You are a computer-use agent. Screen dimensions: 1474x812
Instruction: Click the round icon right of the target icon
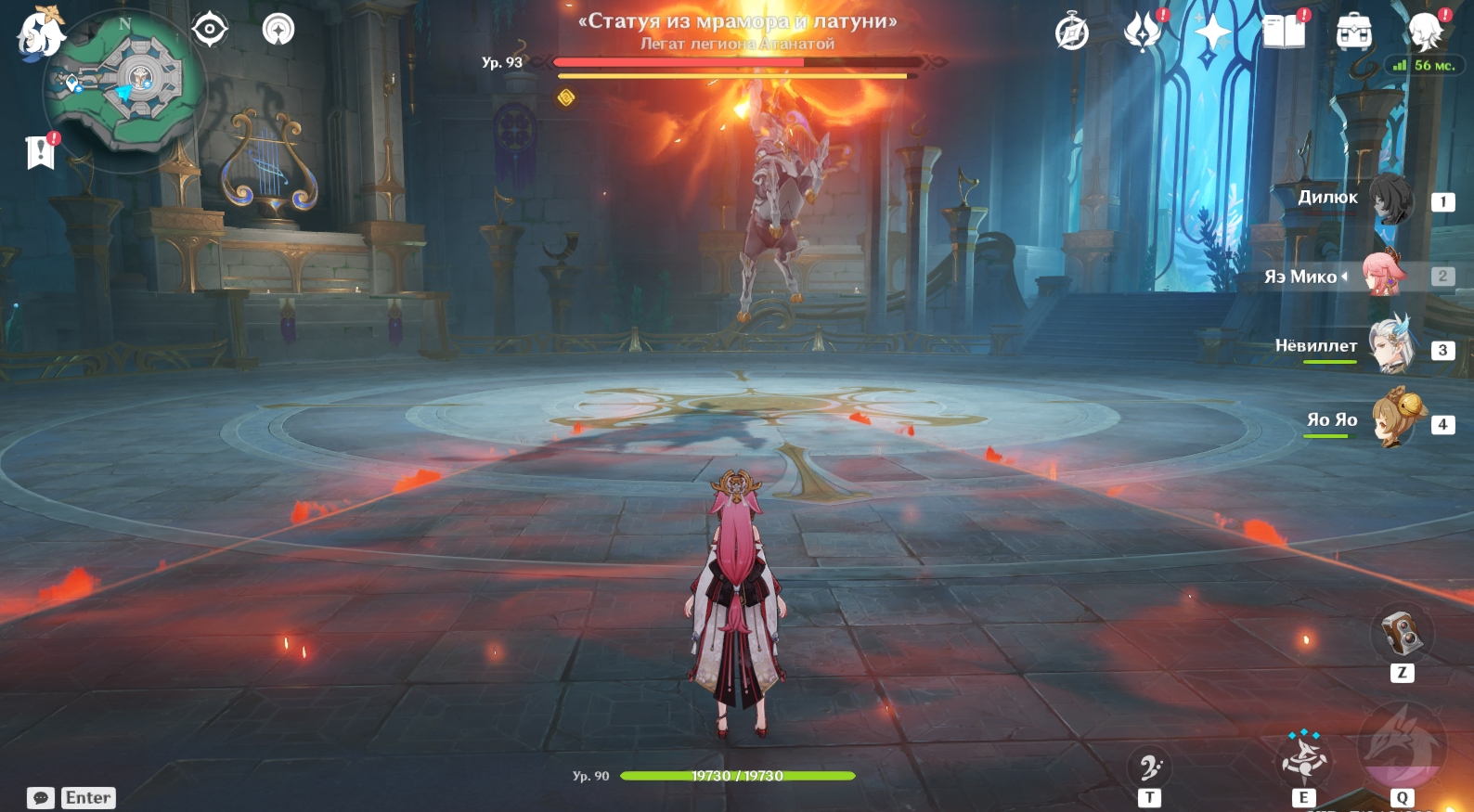tap(278, 30)
